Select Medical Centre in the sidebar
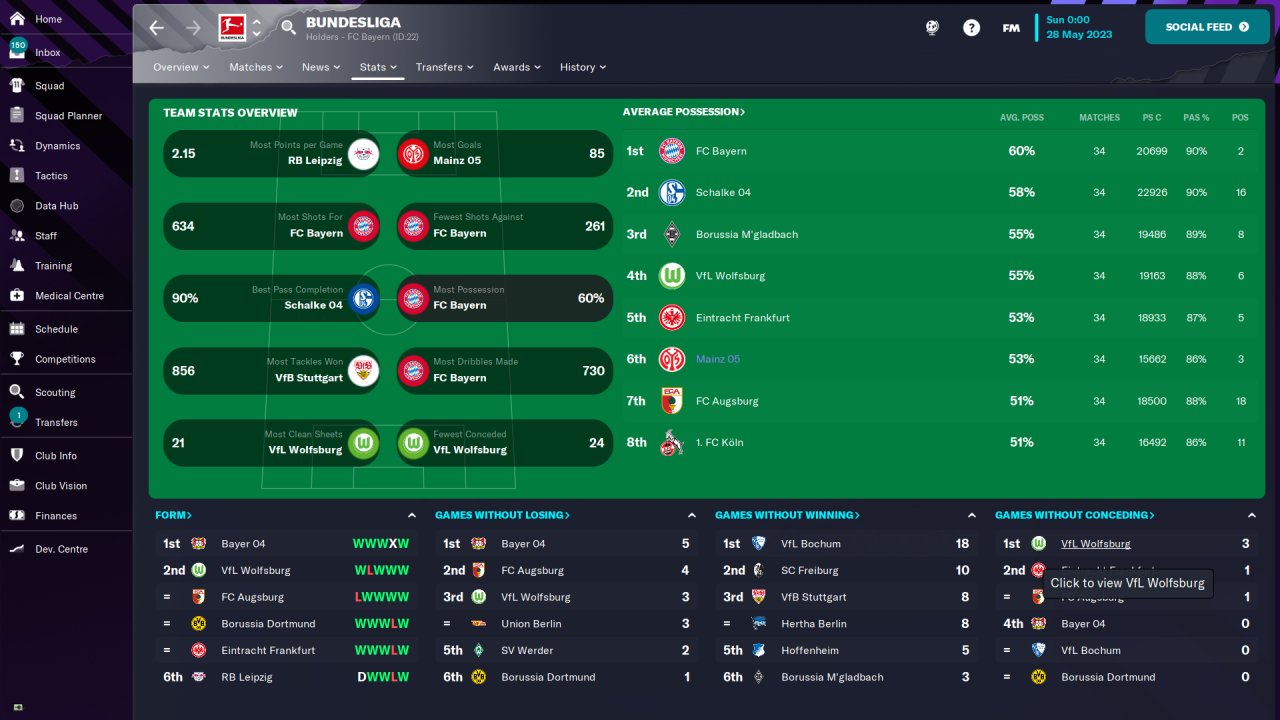The height and width of the screenshot is (720, 1280). pos(69,296)
